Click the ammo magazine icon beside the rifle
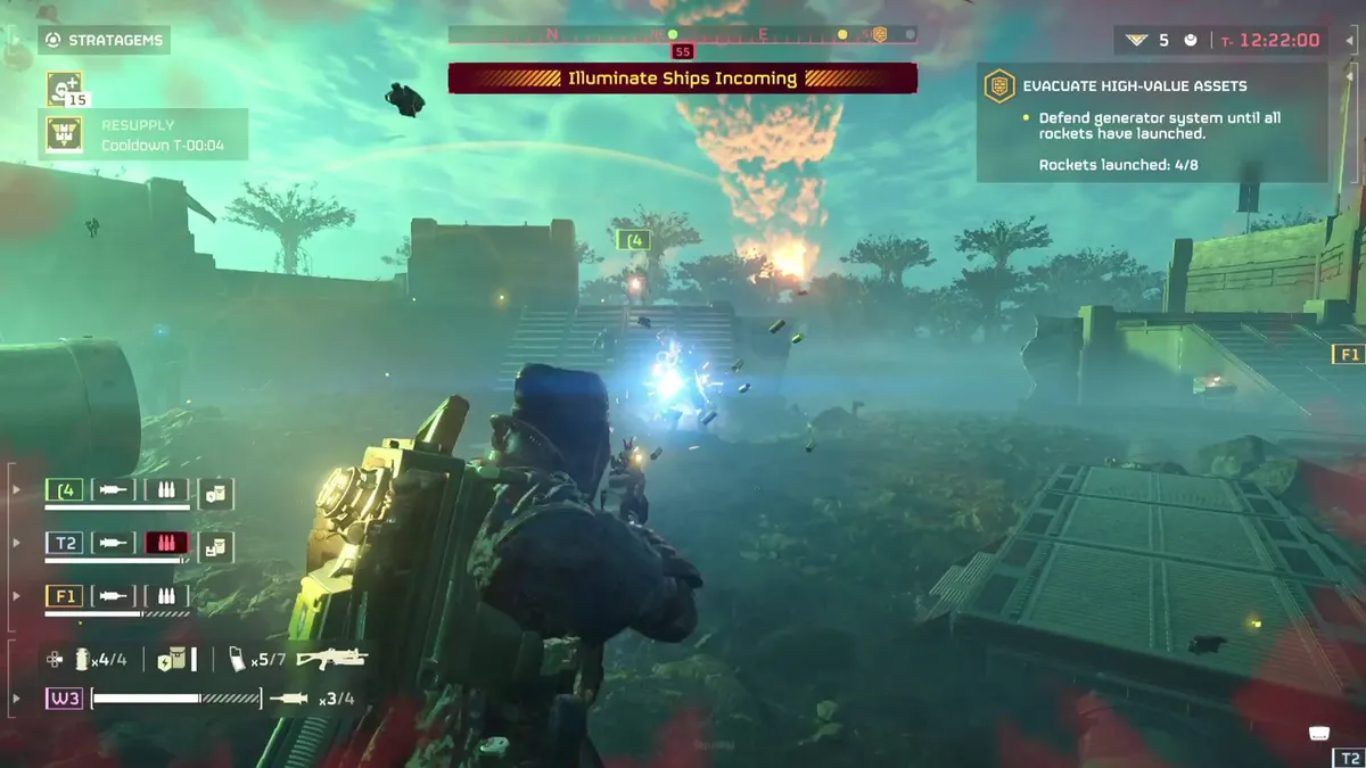The height and width of the screenshot is (768, 1366). 238,659
